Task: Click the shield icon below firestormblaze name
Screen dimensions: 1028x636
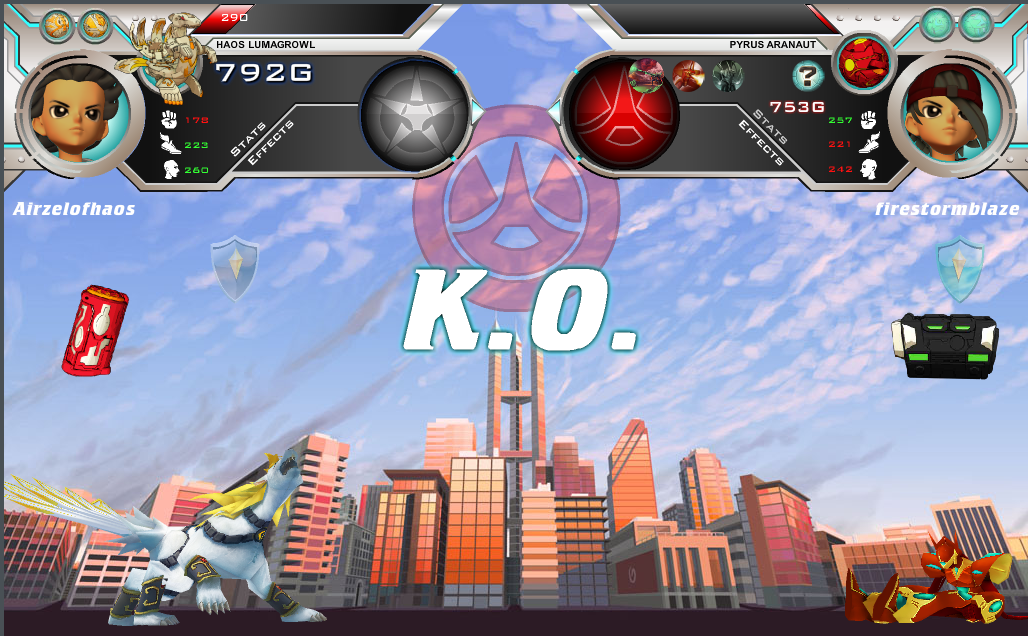Action: (960, 268)
